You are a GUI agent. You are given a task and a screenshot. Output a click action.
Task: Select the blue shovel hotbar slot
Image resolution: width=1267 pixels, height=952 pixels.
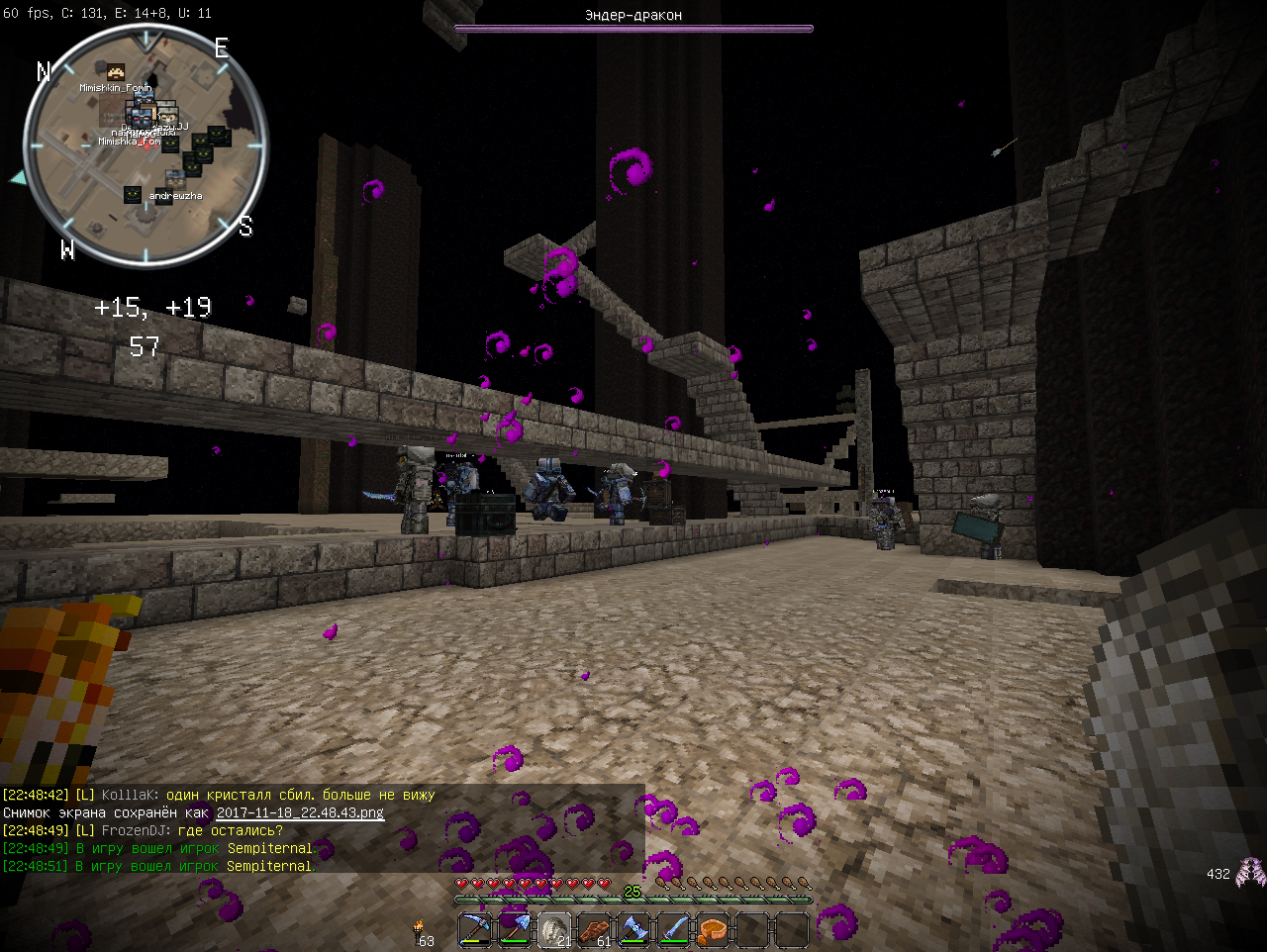point(515,930)
